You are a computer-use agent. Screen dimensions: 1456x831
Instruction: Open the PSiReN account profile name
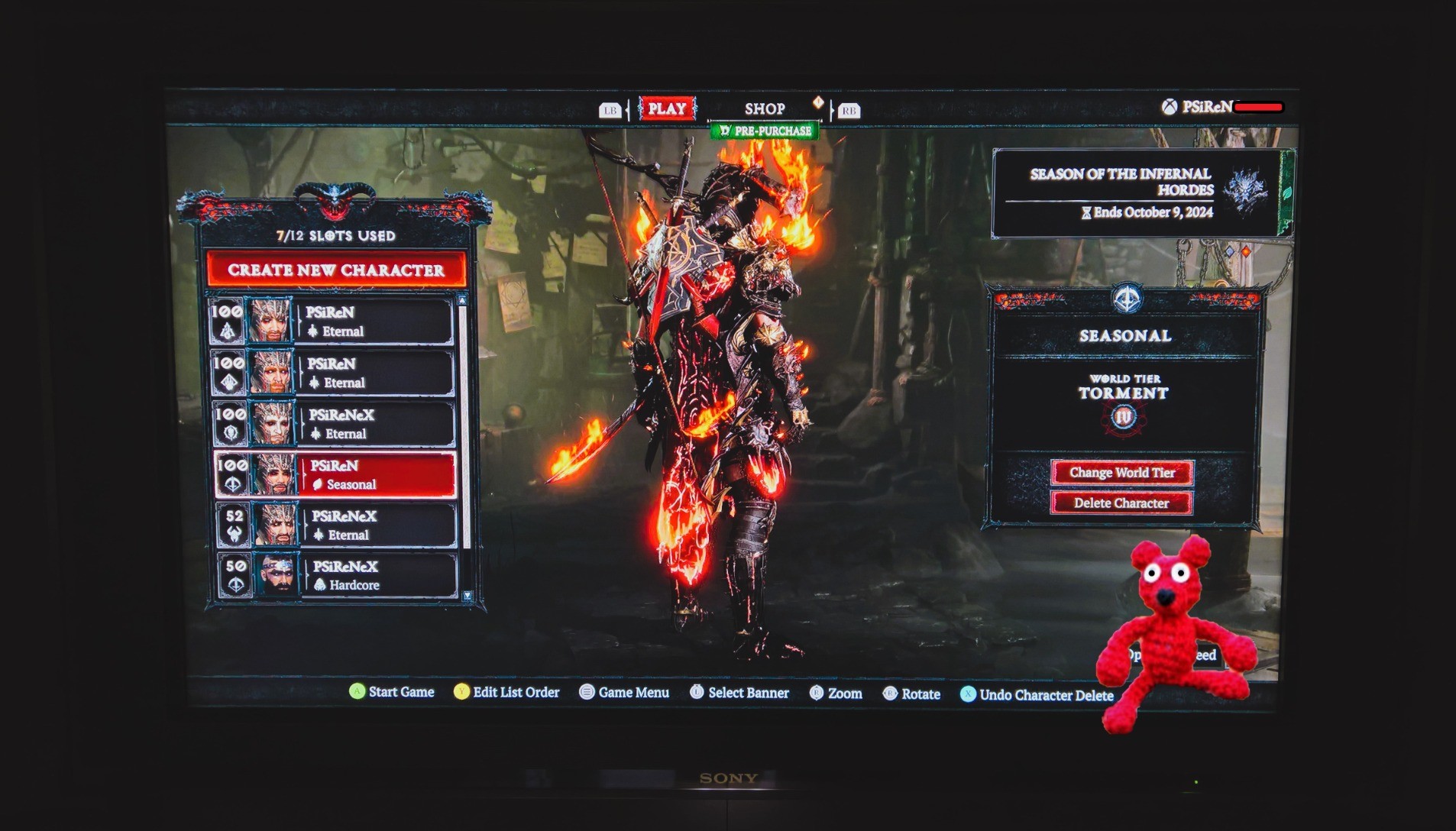(x=1207, y=107)
